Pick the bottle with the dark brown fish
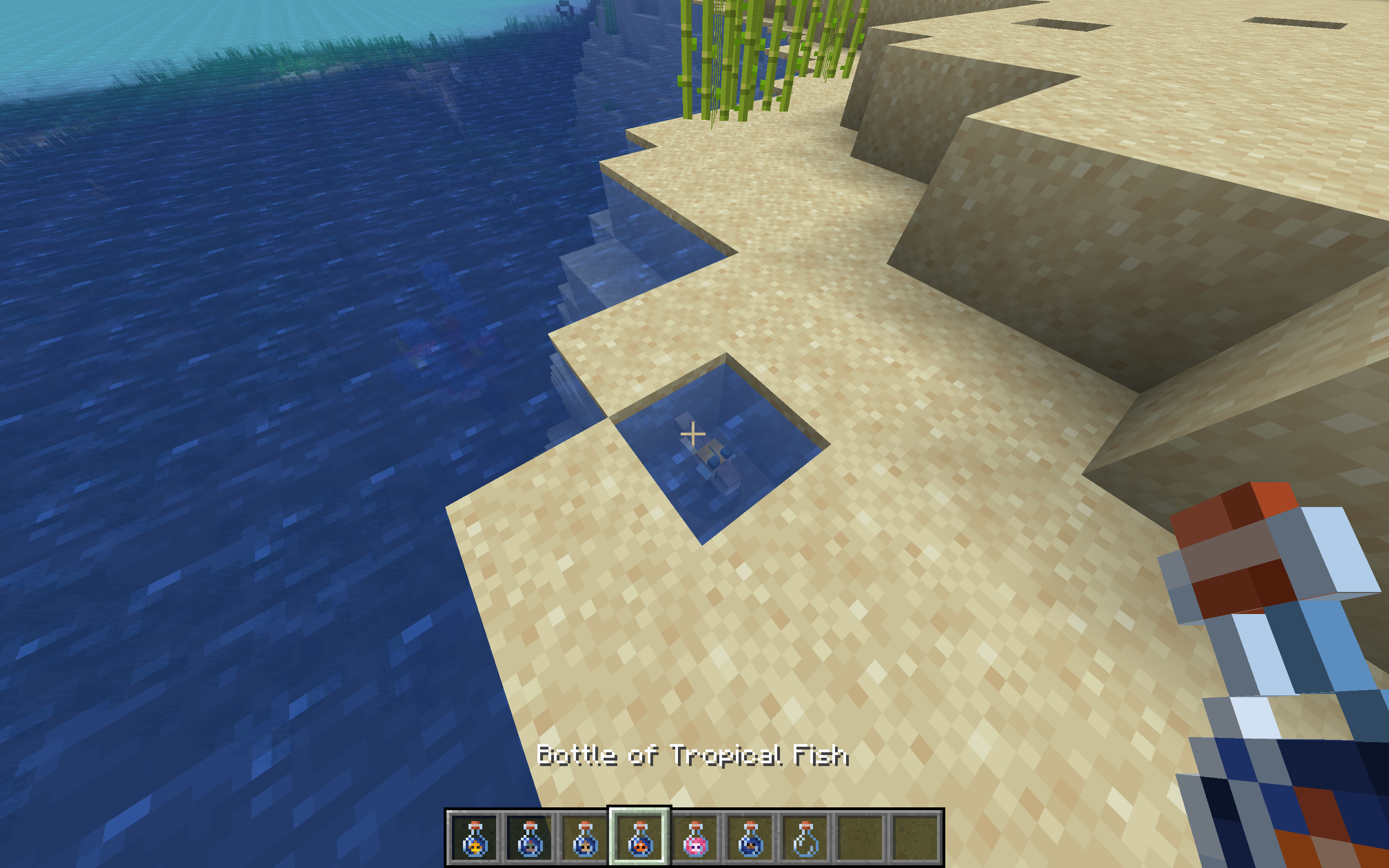The image size is (1389, 868). tap(750, 838)
